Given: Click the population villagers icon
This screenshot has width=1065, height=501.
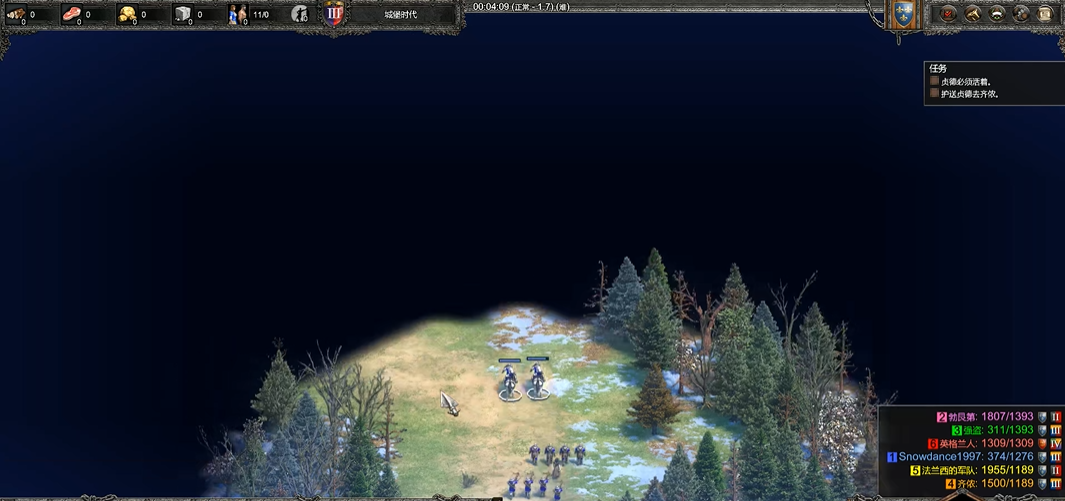Looking at the screenshot, I should [x=239, y=15].
